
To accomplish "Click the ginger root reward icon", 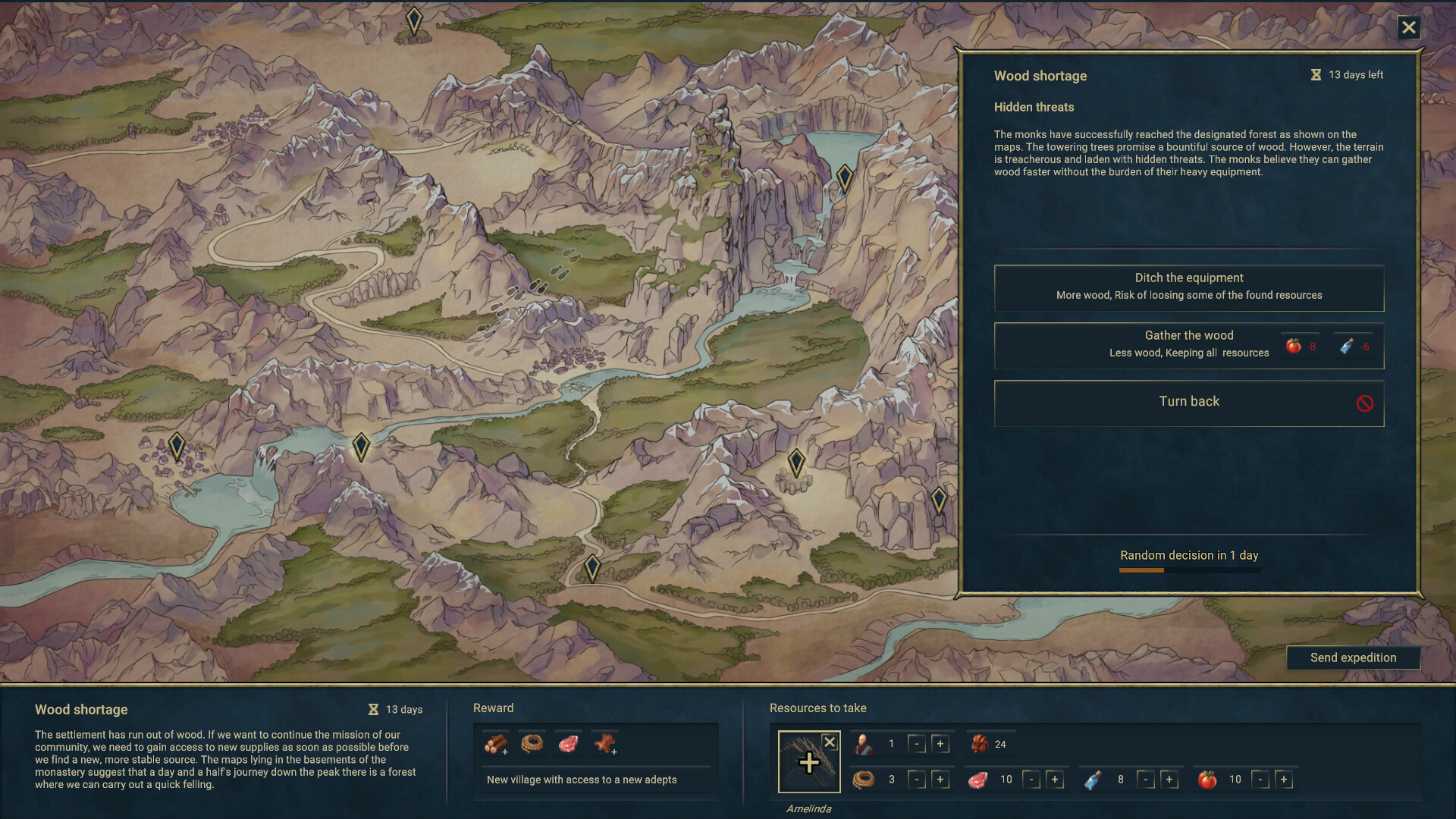I will (x=606, y=744).
